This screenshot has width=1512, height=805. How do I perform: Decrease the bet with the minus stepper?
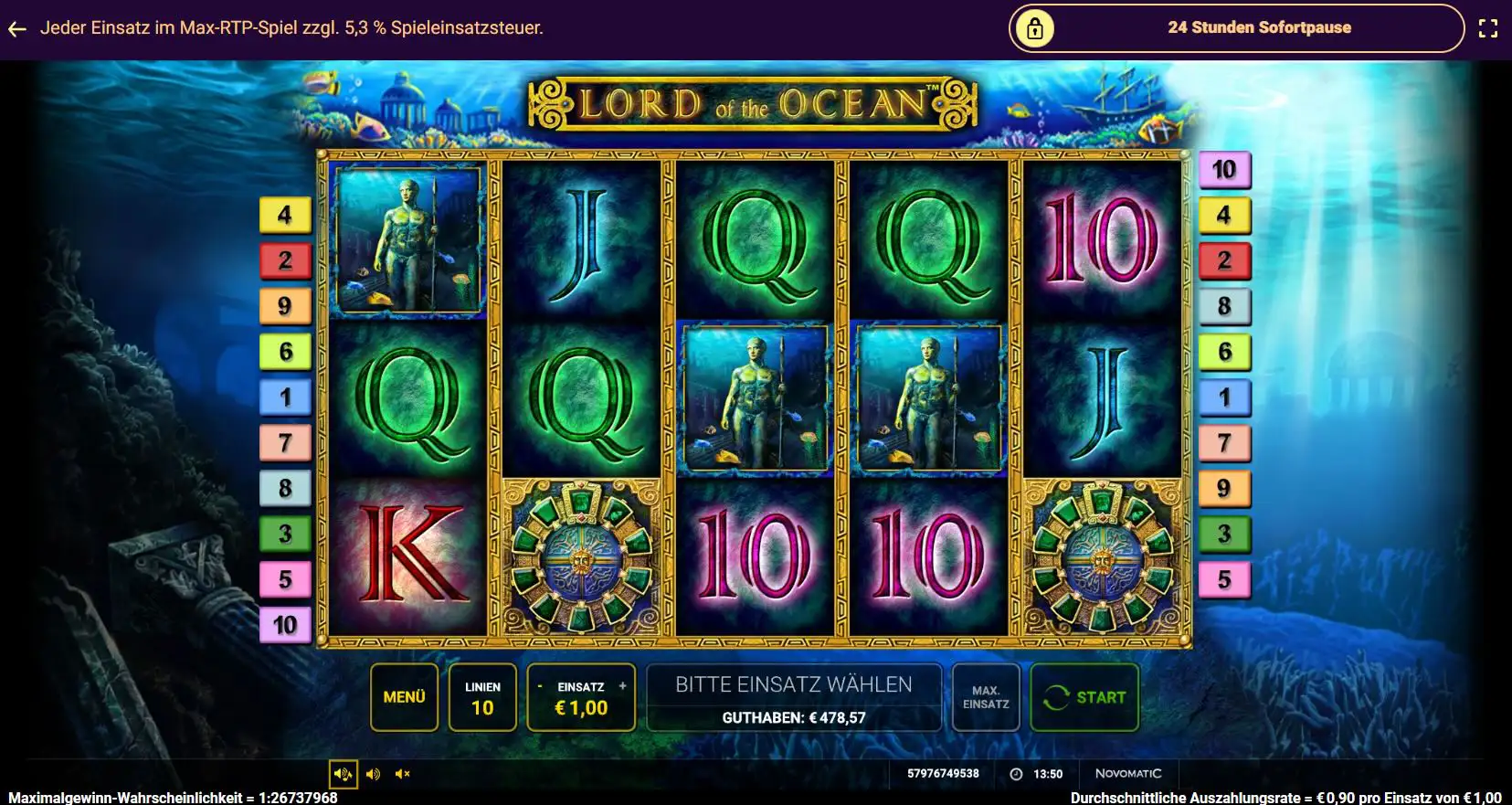(x=541, y=684)
